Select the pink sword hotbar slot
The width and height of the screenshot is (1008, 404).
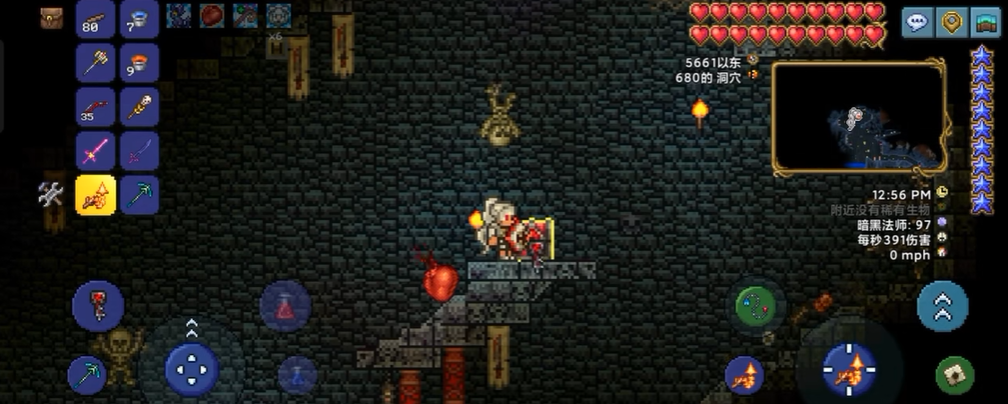[96, 151]
